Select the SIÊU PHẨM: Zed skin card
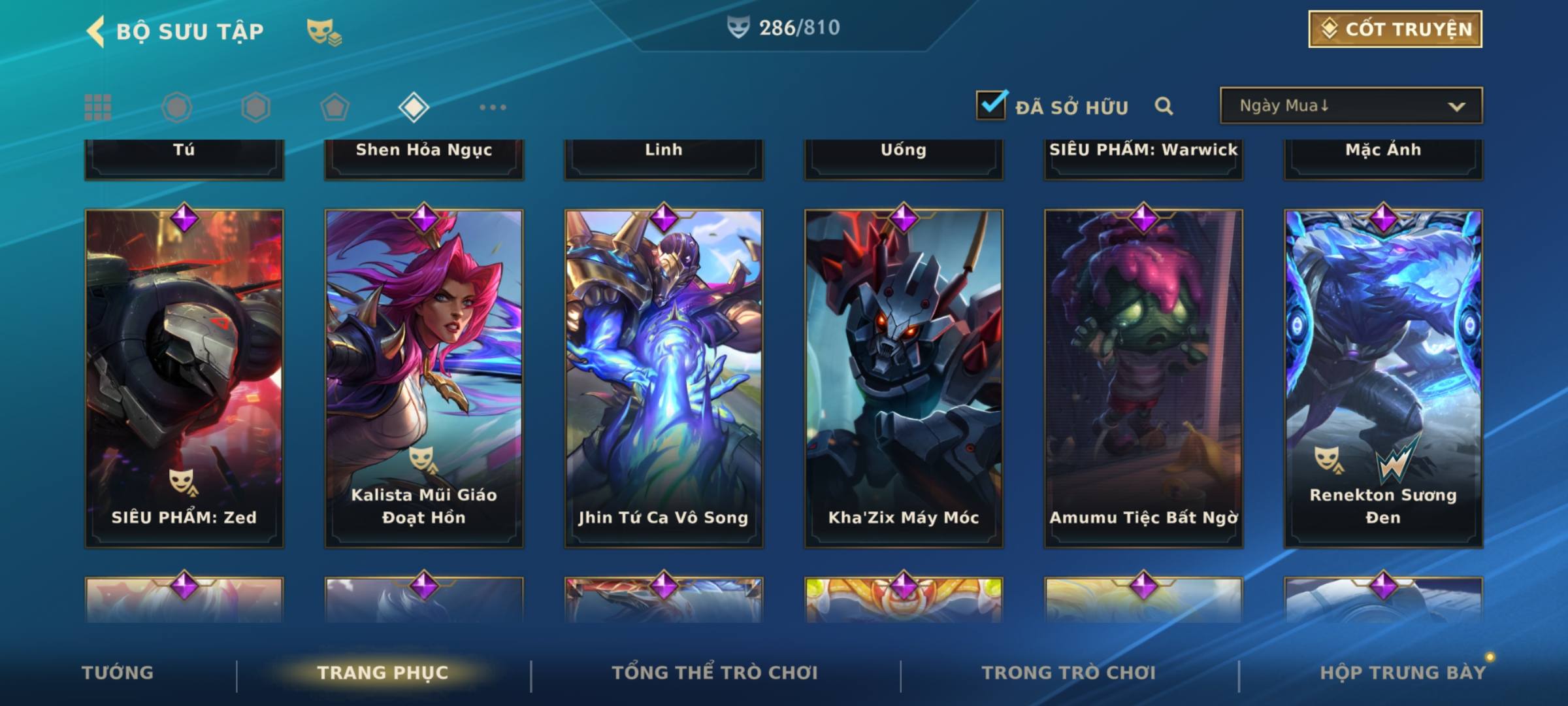The width and height of the screenshot is (1568, 706). pyautogui.click(x=184, y=378)
